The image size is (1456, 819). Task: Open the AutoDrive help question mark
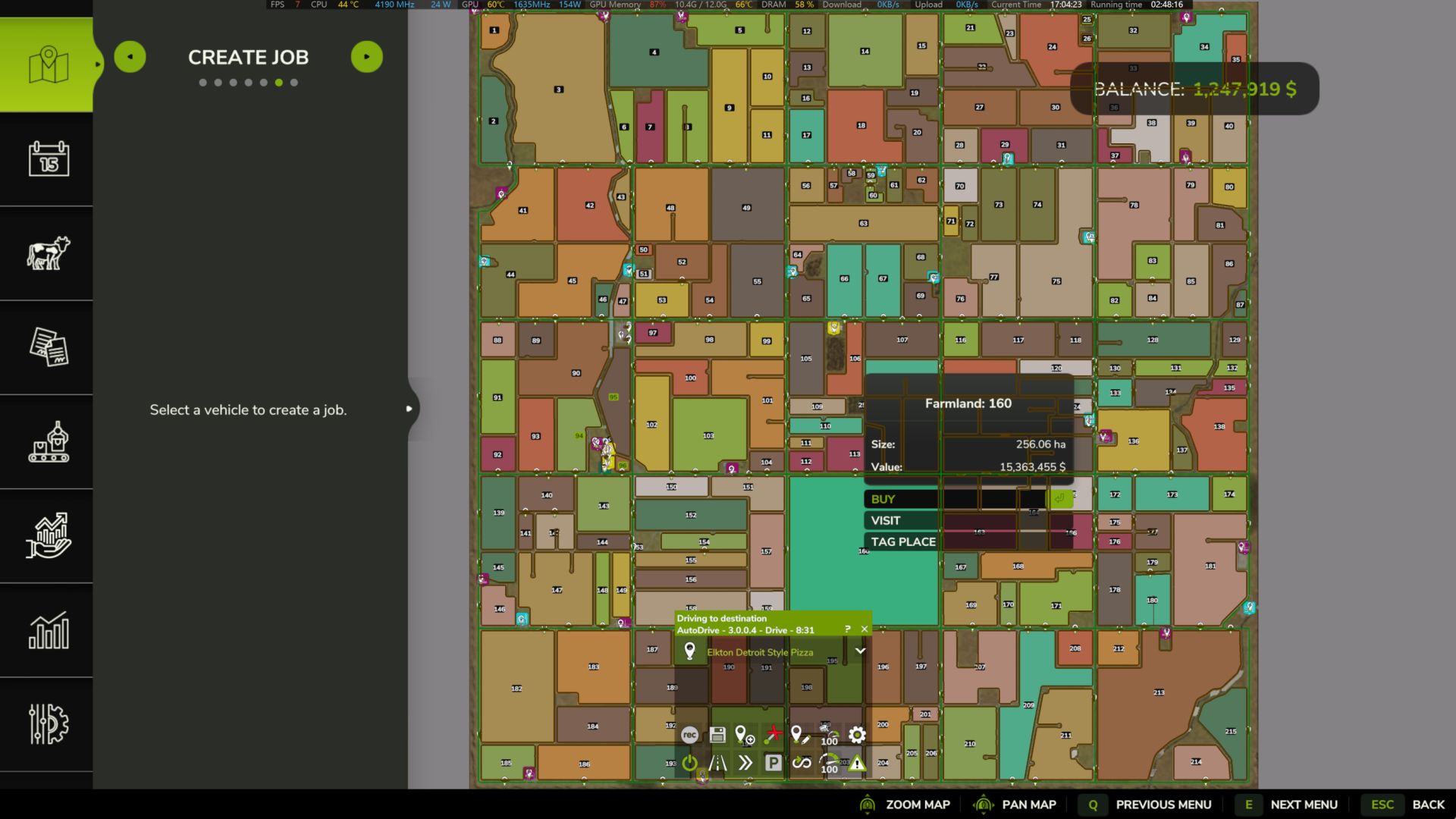848,629
